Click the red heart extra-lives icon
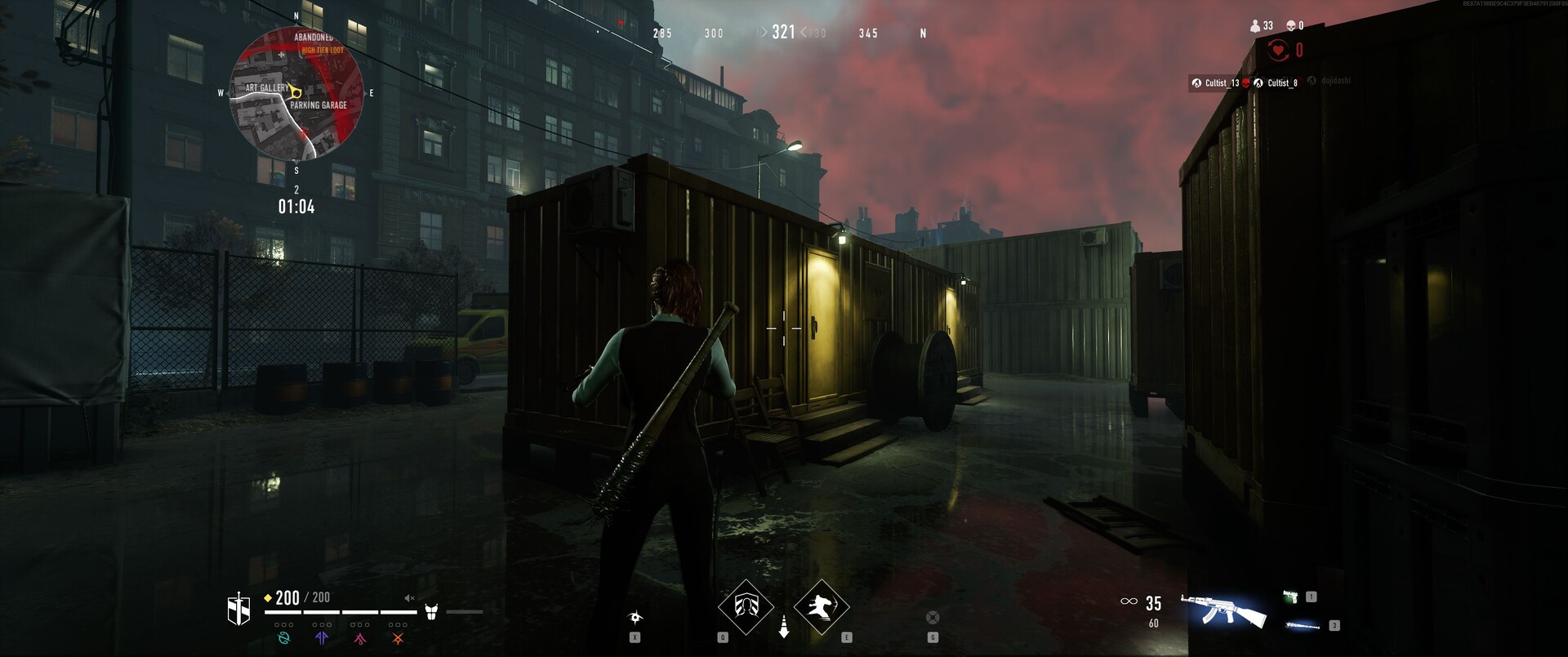Viewport: 1568px width, 657px height. [1278, 51]
